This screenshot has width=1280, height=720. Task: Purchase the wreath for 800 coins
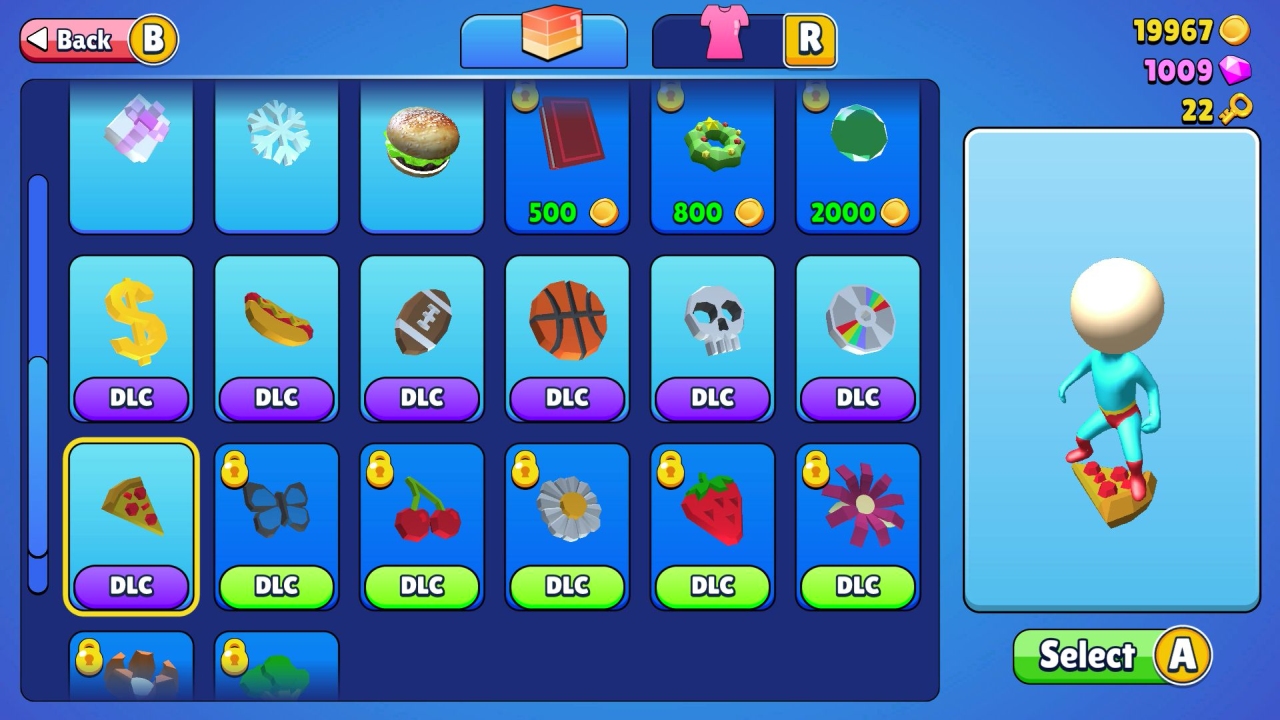tap(711, 150)
